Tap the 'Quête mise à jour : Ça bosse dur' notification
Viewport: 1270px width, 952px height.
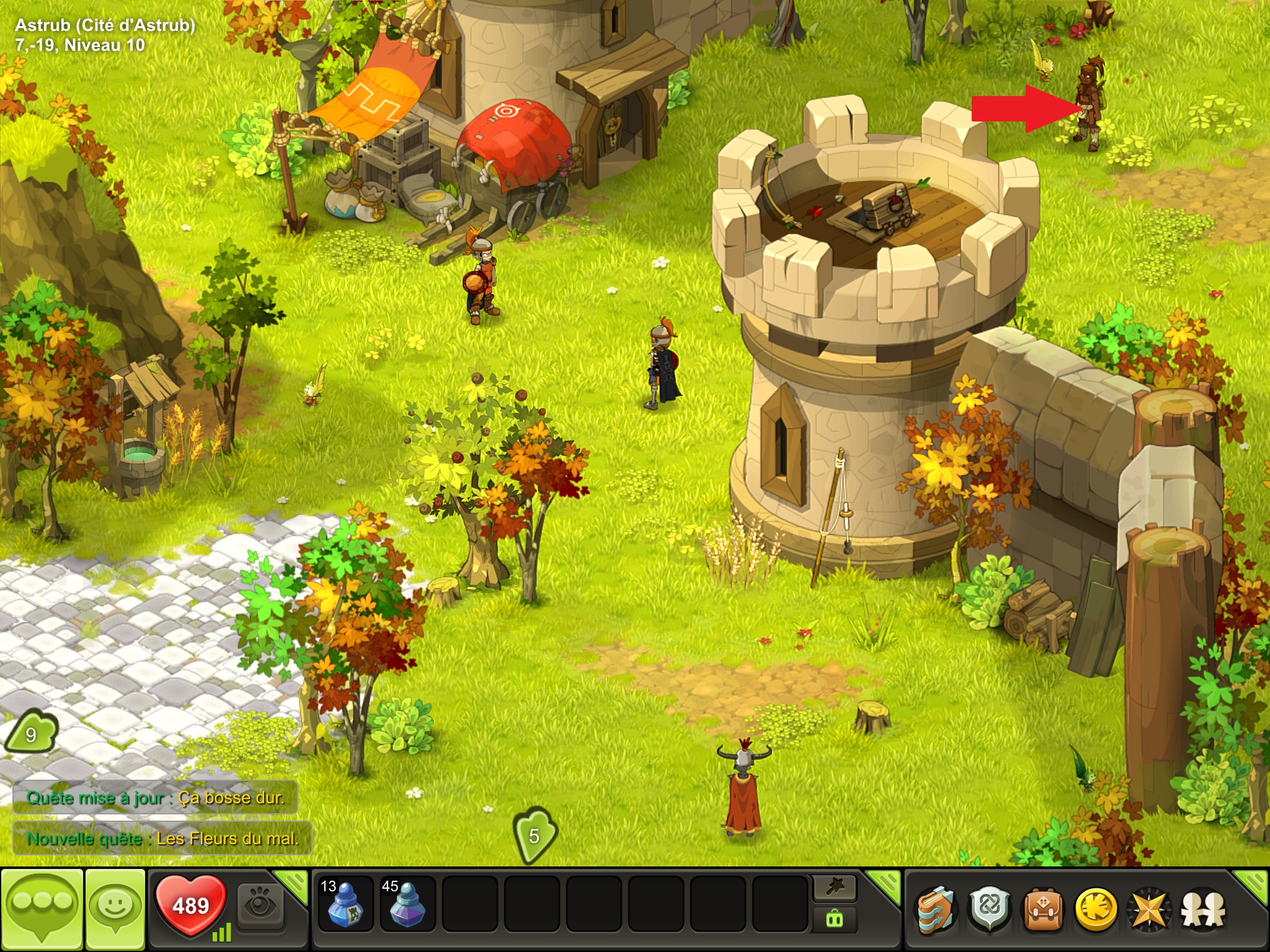point(155,798)
